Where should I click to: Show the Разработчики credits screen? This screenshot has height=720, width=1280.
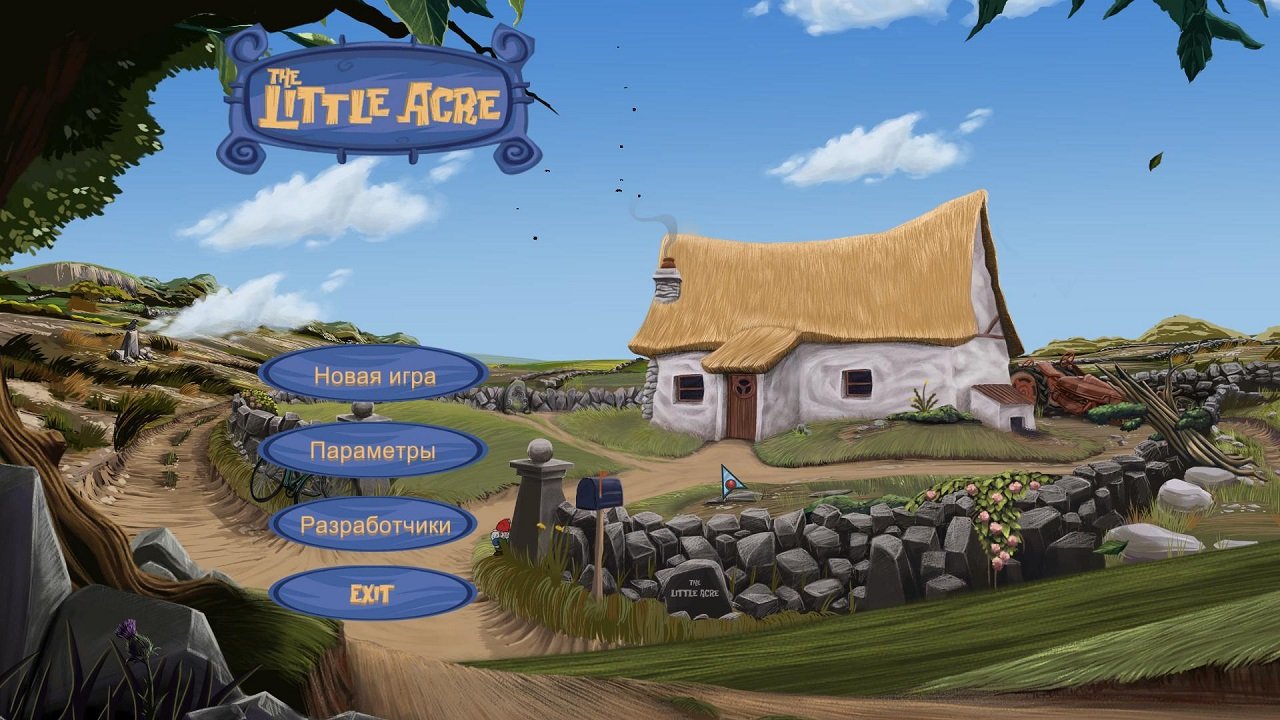point(374,524)
